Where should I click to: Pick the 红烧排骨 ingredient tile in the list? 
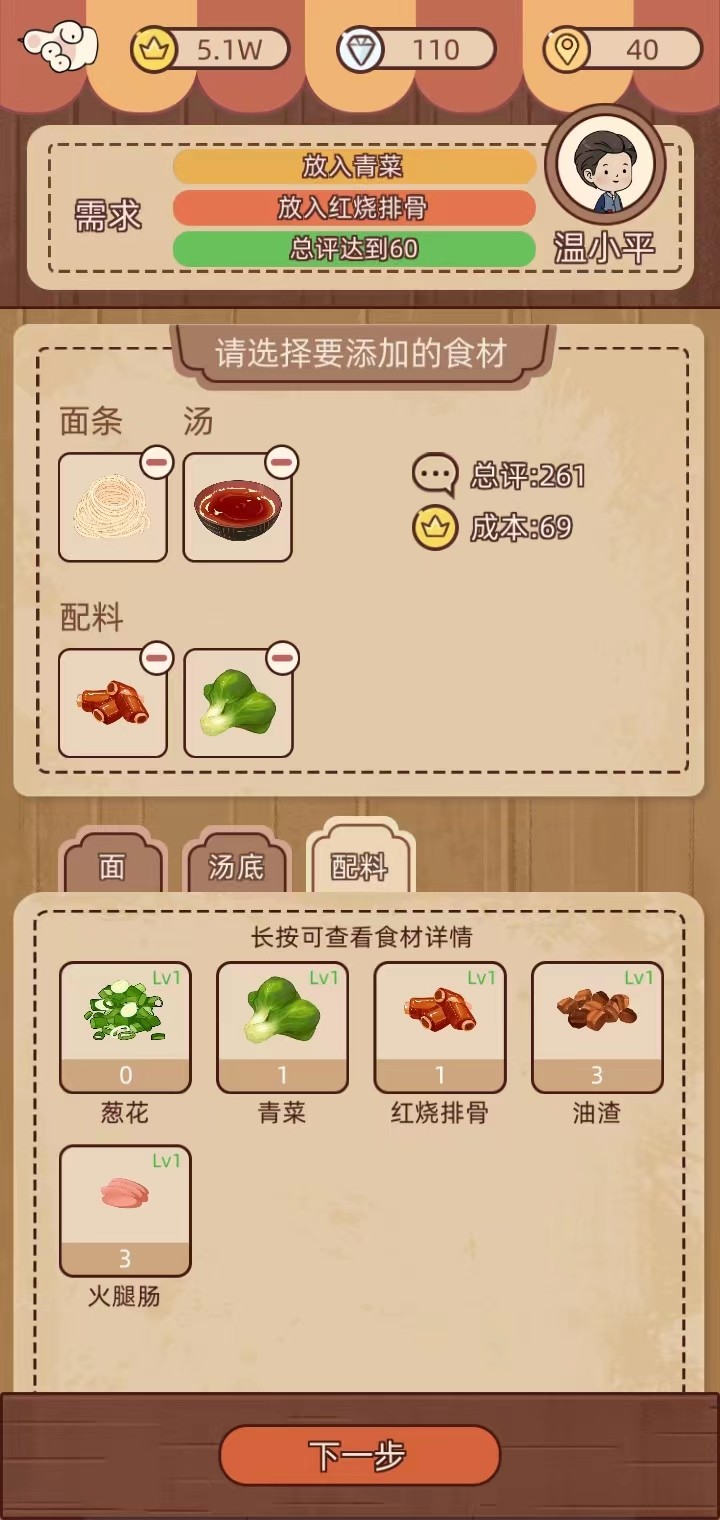[439, 1026]
